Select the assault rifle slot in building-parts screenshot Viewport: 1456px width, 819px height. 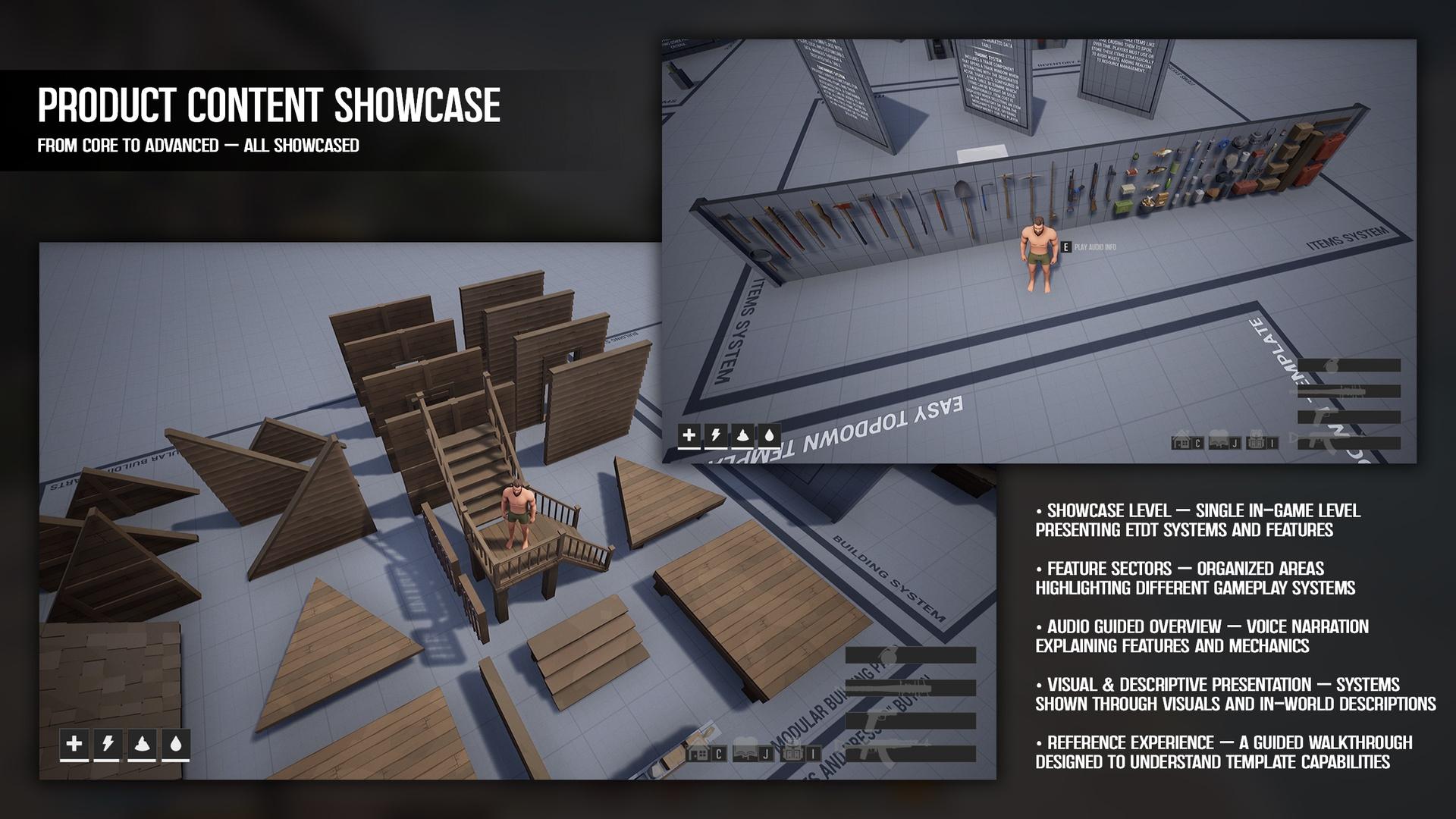[910, 754]
